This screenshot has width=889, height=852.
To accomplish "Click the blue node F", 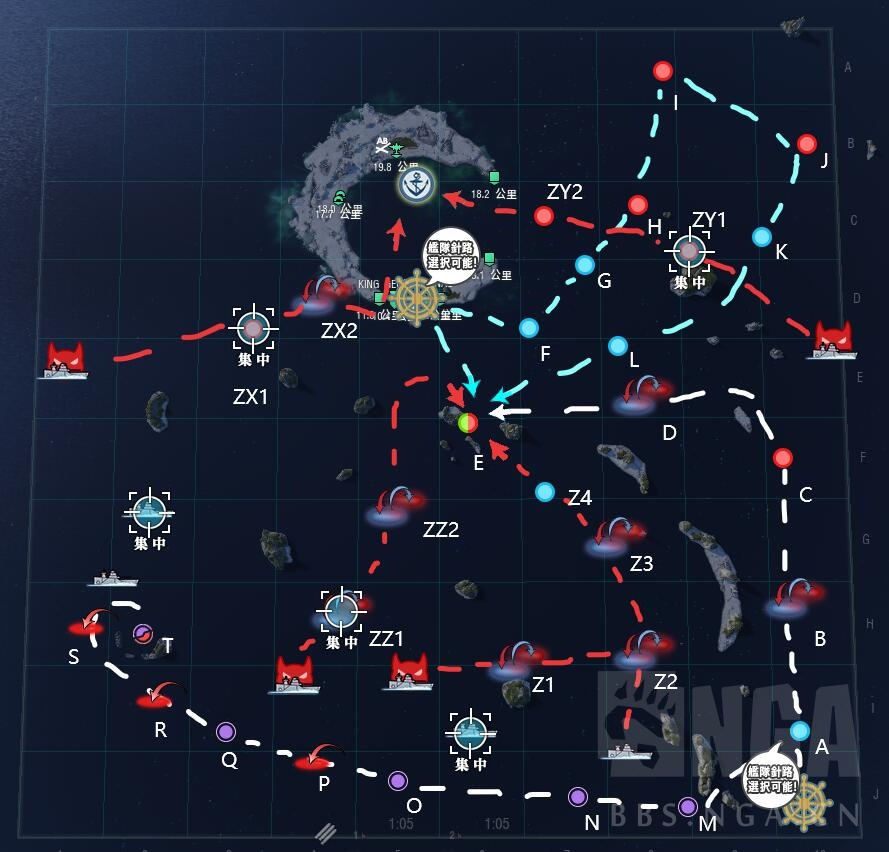I will pos(528,327).
